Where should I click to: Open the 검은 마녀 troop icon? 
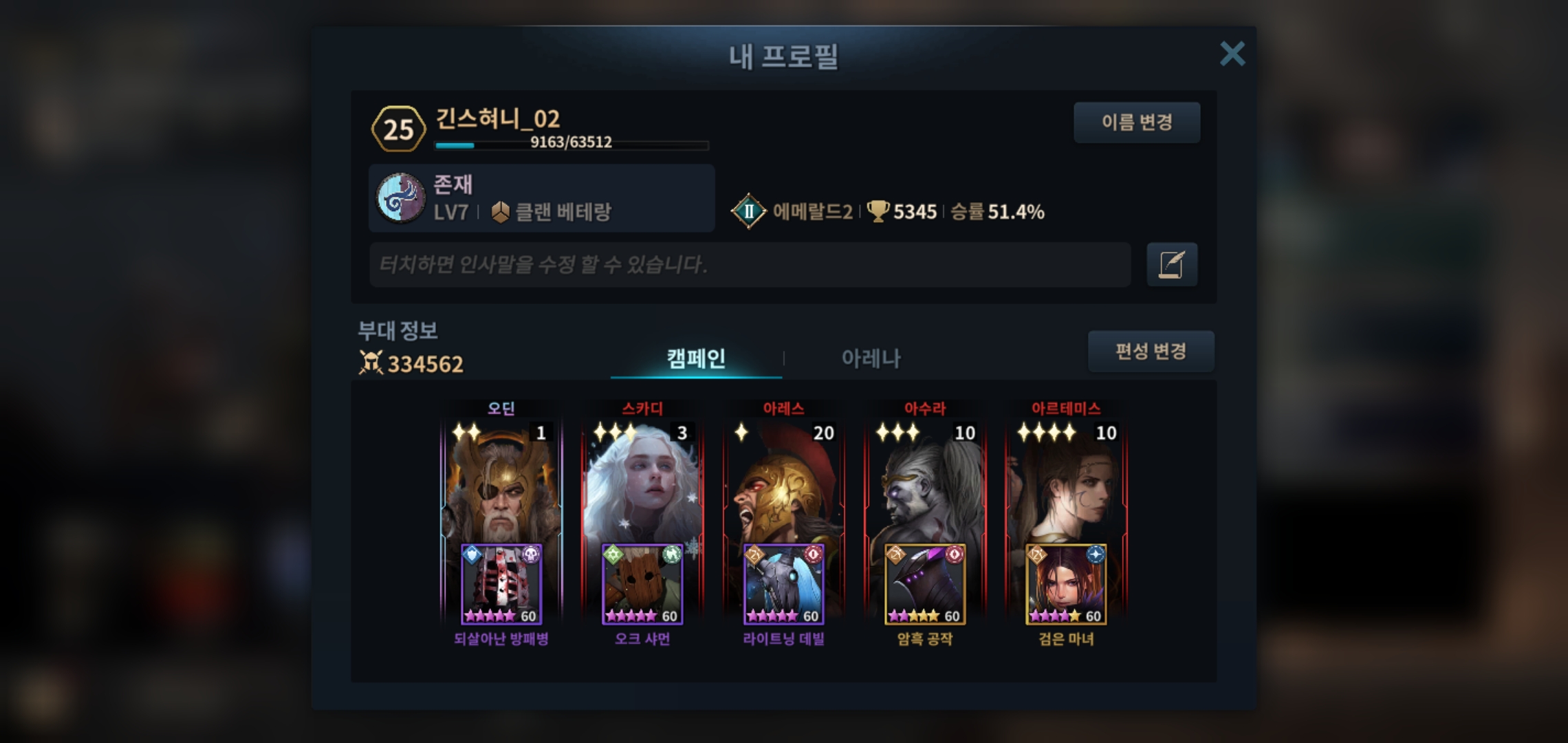click(x=1066, y=585)
